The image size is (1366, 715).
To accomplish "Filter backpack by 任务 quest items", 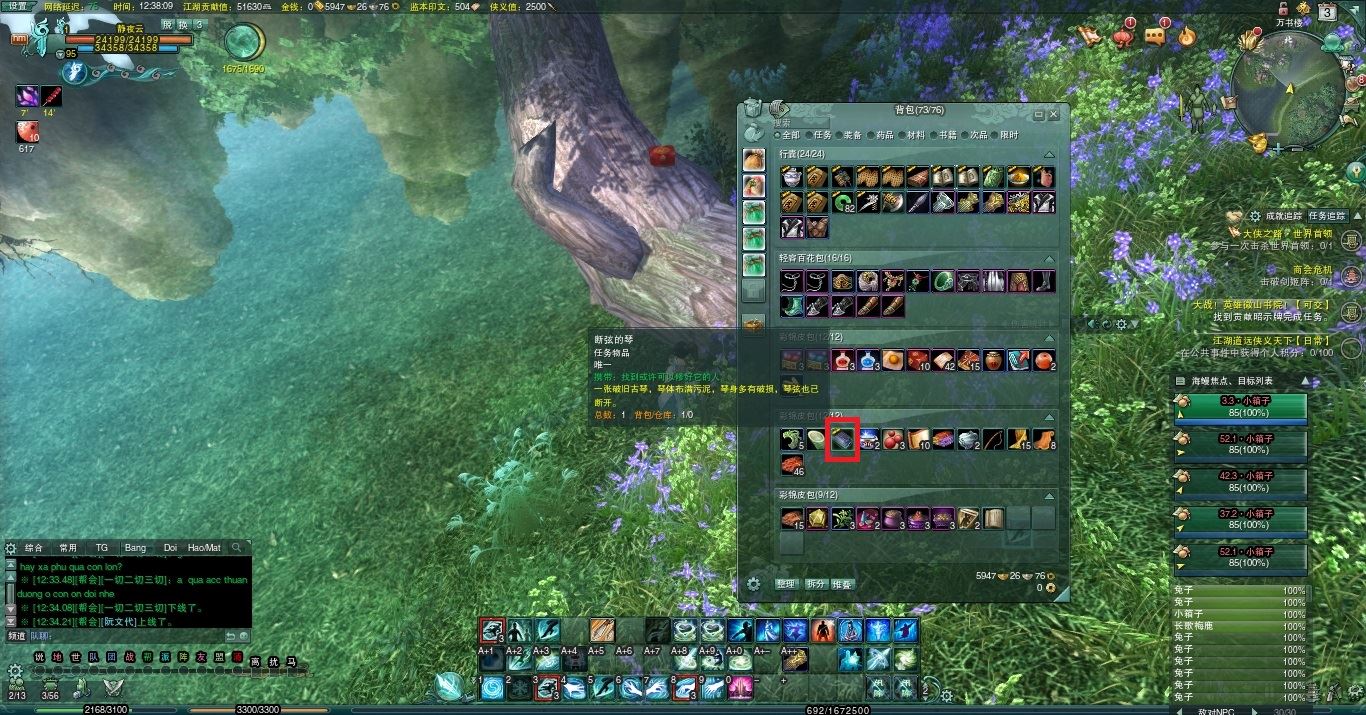I will pyautogui.click(x=818, y=135).
